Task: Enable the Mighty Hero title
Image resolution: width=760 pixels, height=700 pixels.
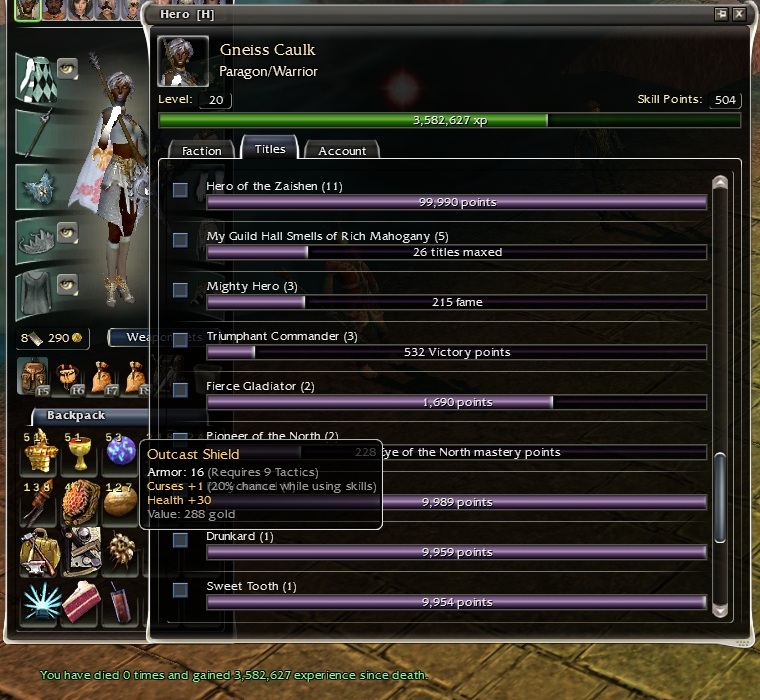Action: pos(180,290)
